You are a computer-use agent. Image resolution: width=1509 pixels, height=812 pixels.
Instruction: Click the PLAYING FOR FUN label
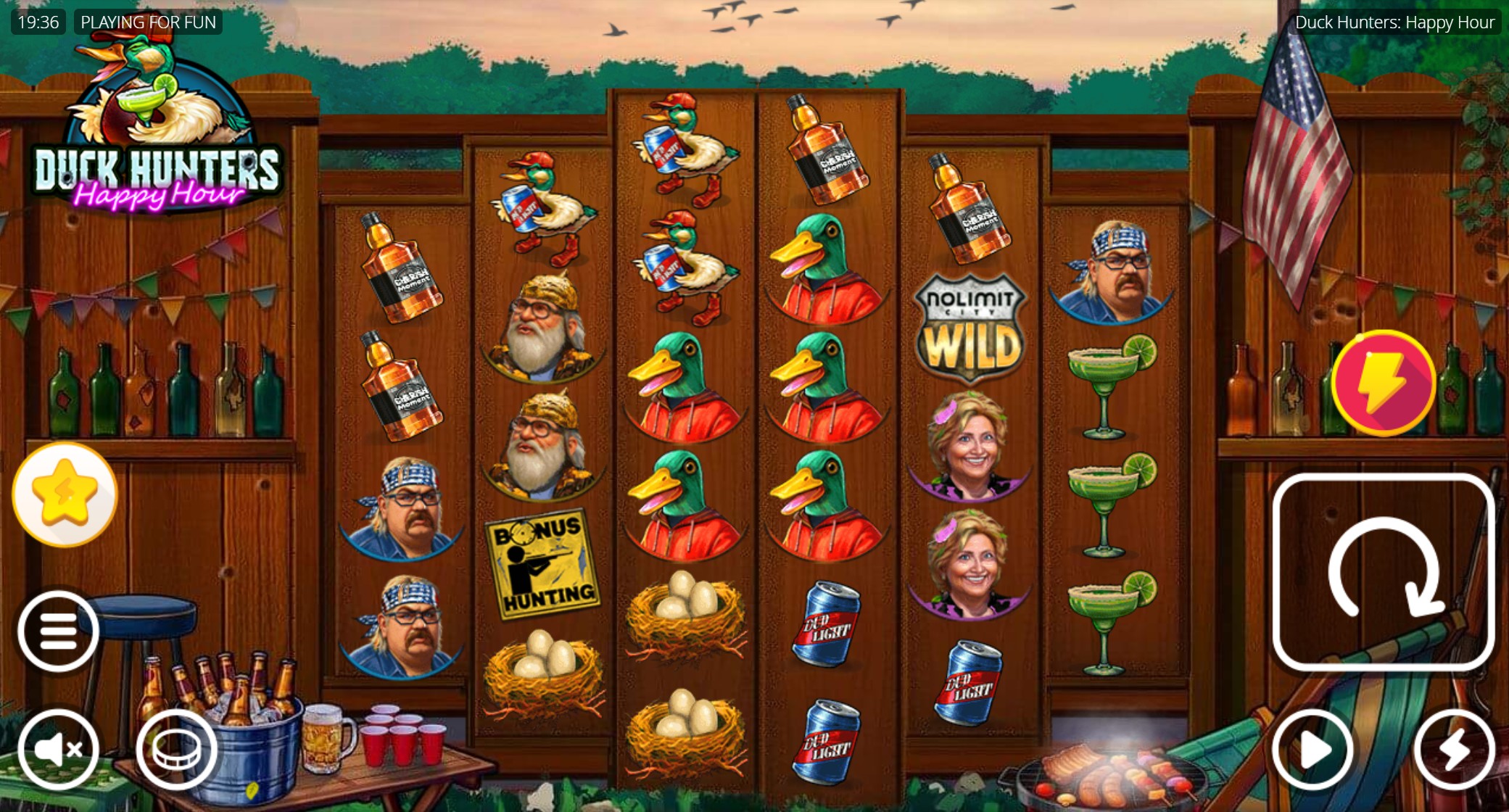(147, 22)
